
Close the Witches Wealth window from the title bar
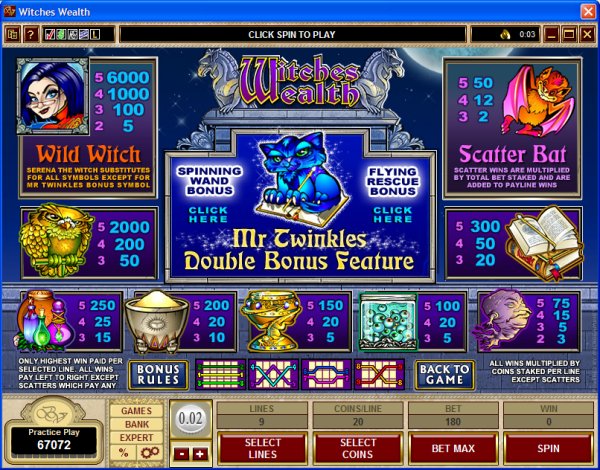point(586,11)
